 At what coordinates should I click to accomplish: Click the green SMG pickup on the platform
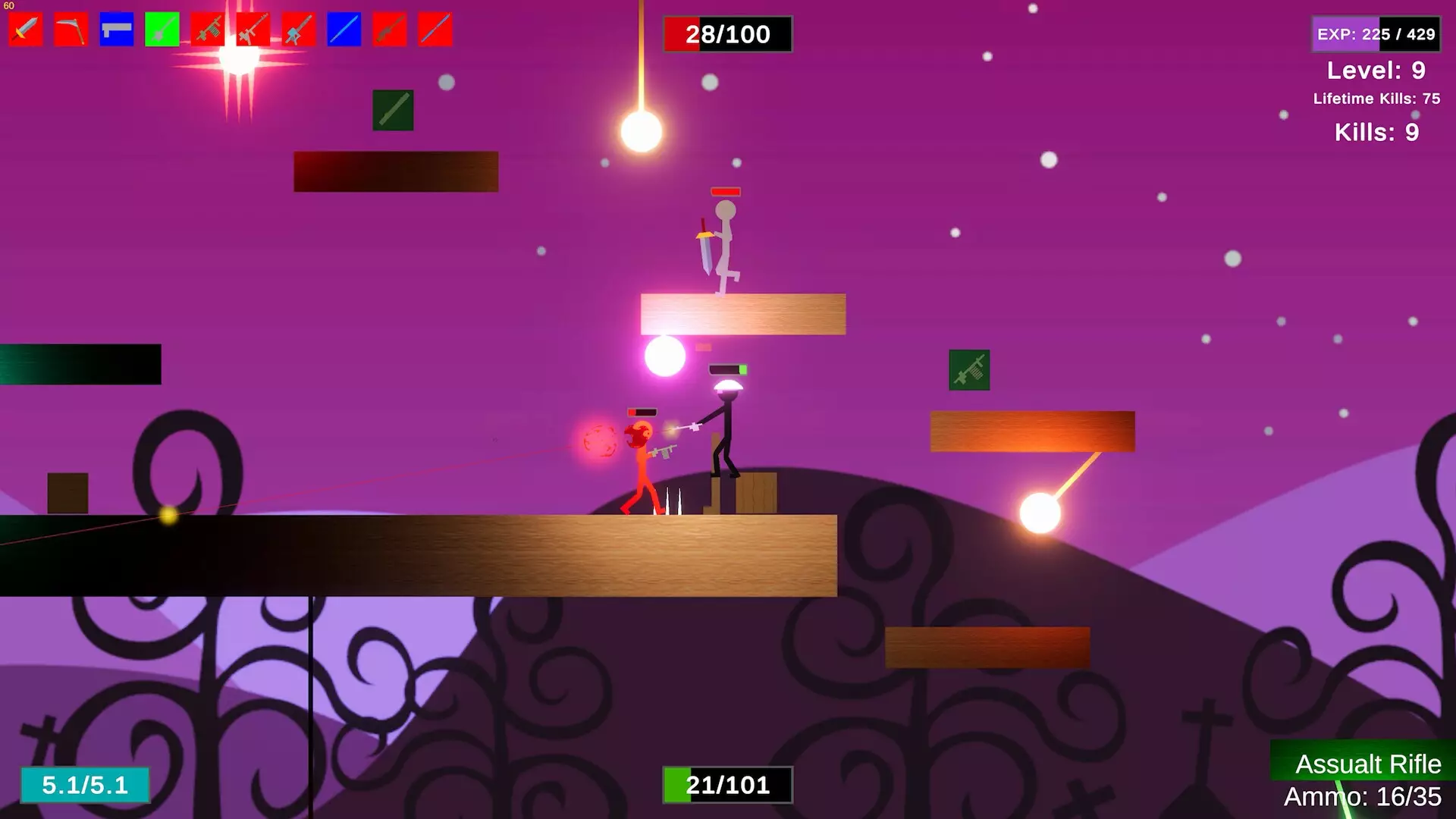[970, 371]
